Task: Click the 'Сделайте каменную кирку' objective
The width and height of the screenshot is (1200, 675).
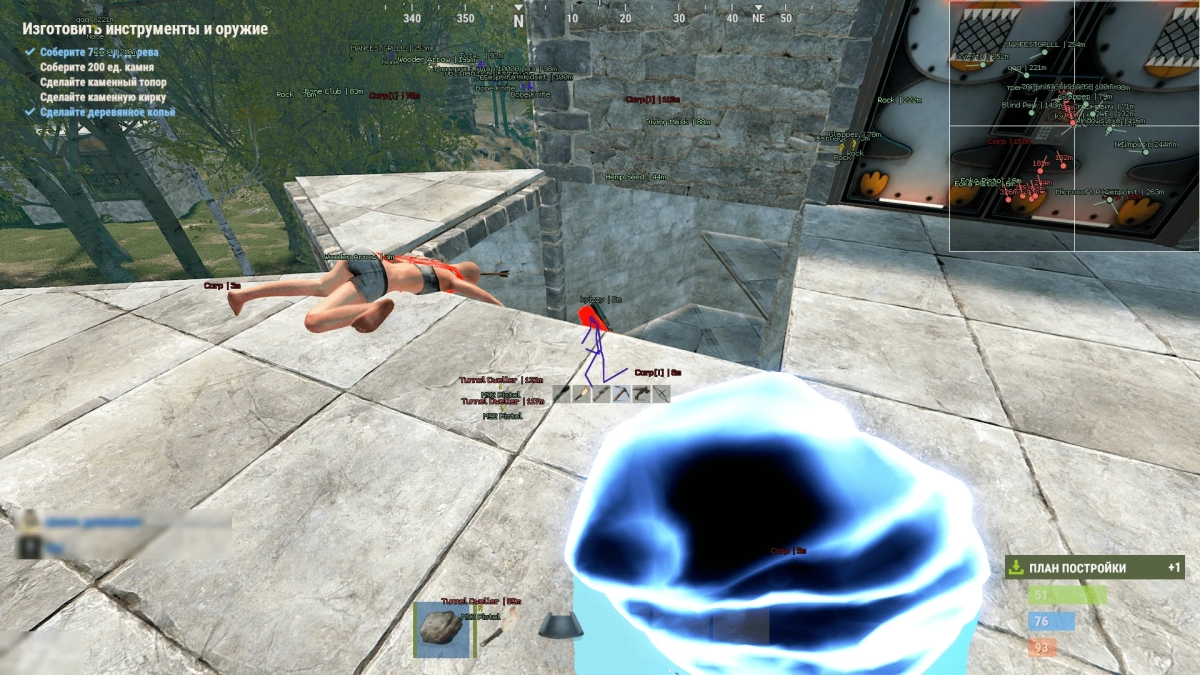Action: [103, 97]
